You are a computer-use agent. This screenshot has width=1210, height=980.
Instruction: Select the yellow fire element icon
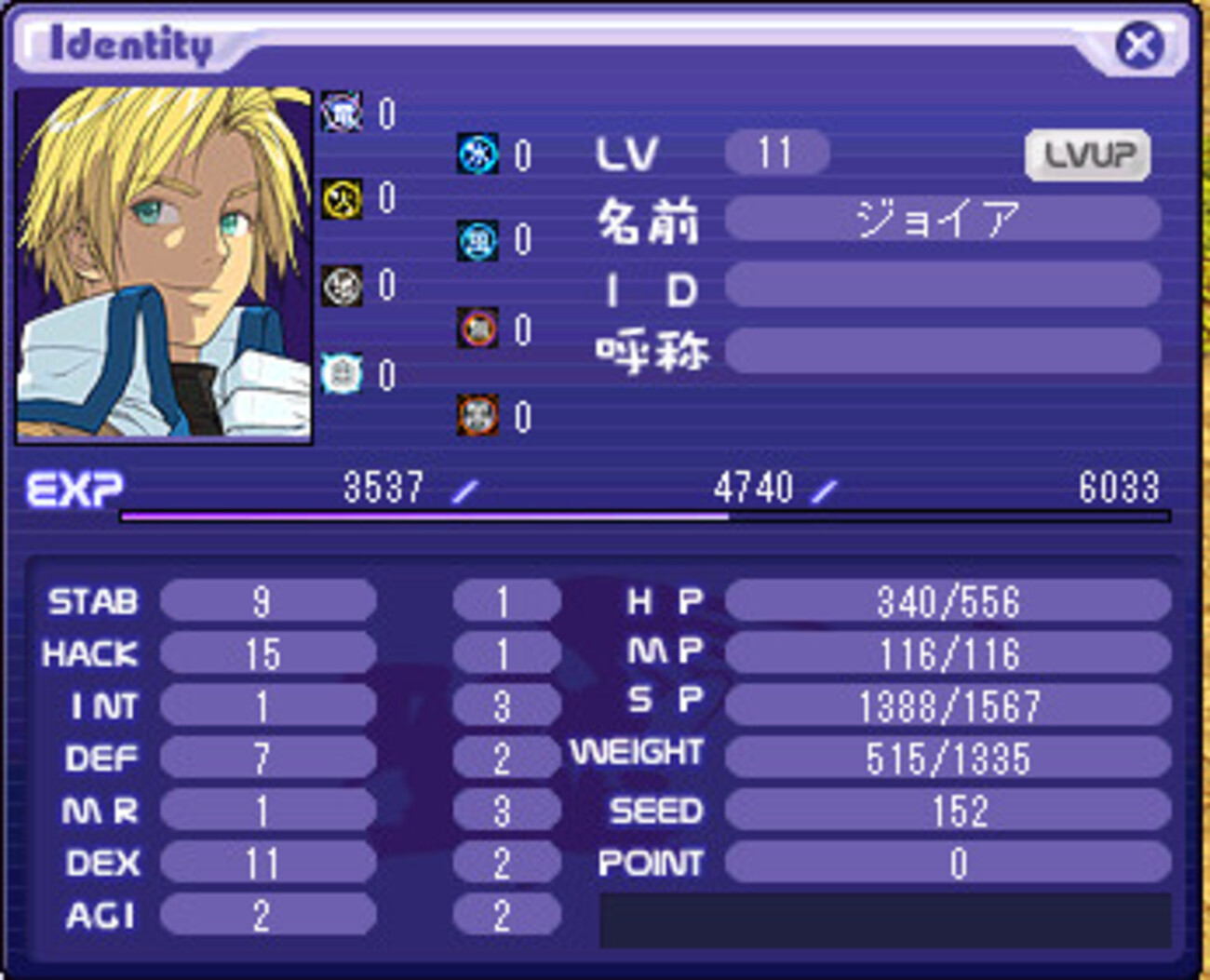[x=342, y=199]
